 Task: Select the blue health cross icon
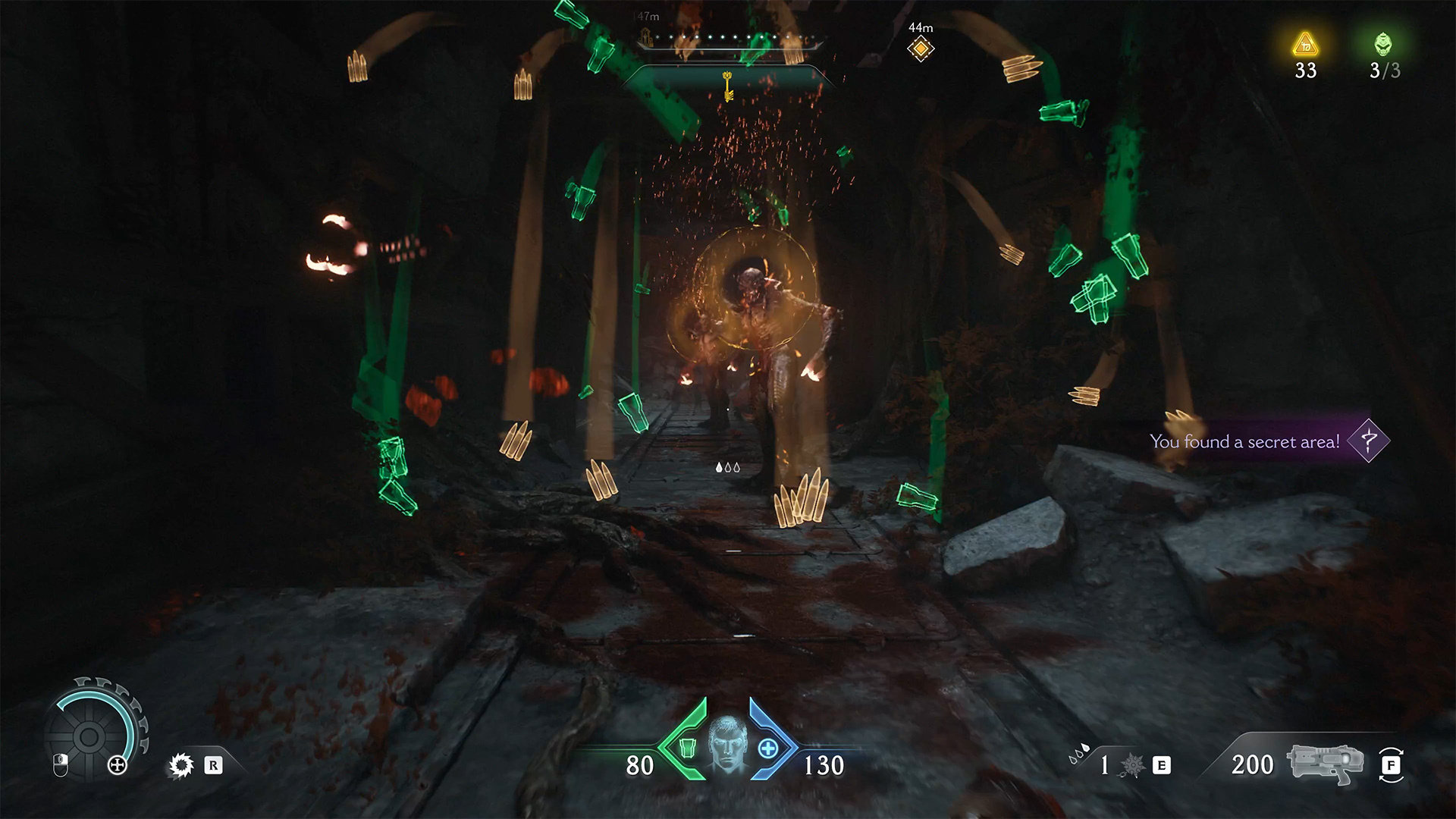click(768, 748)
